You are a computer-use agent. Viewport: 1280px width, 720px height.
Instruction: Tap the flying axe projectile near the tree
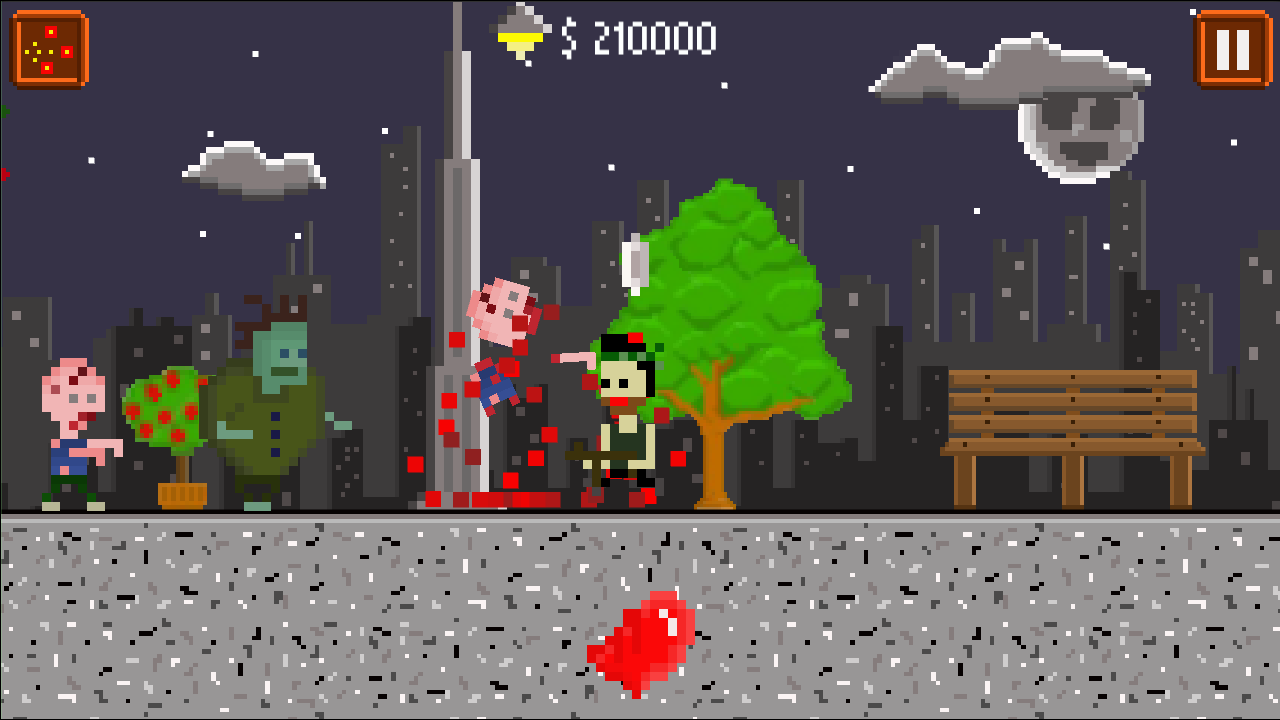(x=636, y=265)
